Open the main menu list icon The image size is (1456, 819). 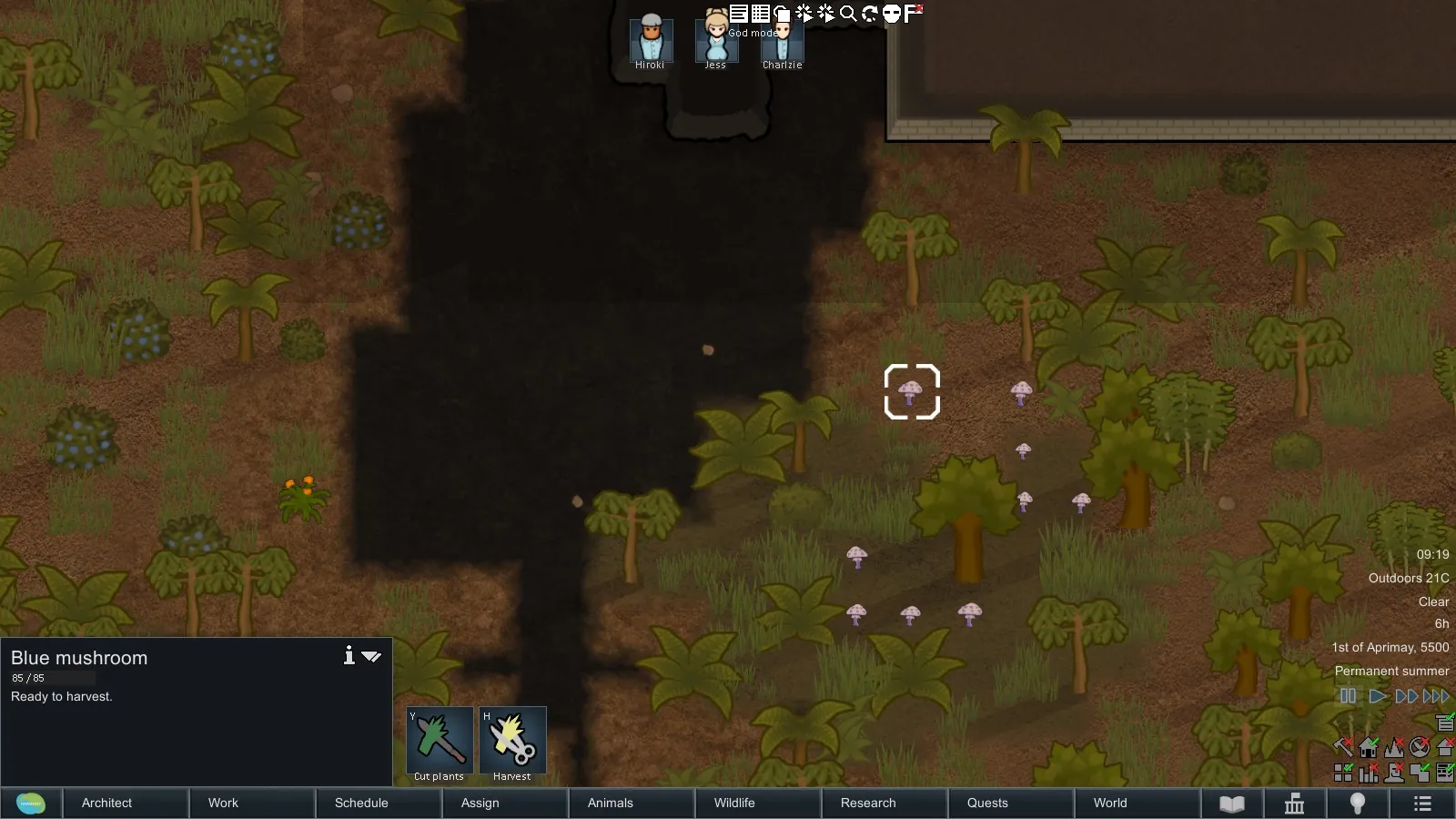coord(1422,804)
